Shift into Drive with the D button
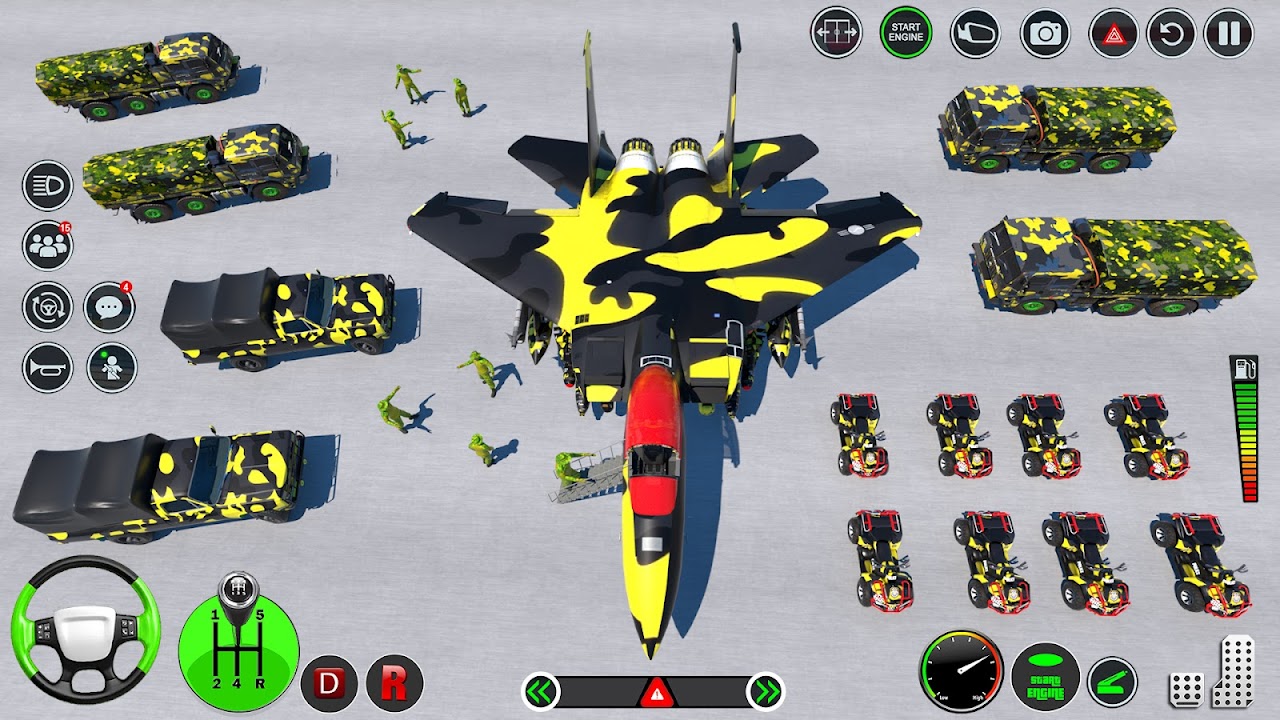 [329, 684]
